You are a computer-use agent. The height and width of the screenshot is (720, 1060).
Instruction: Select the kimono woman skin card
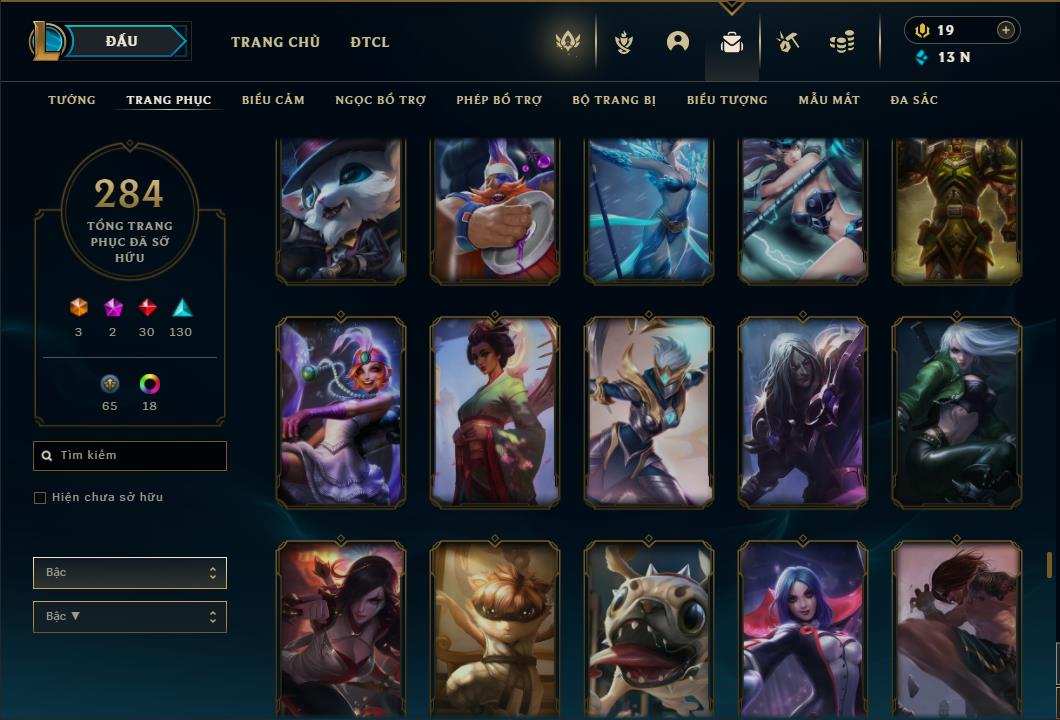495,412
